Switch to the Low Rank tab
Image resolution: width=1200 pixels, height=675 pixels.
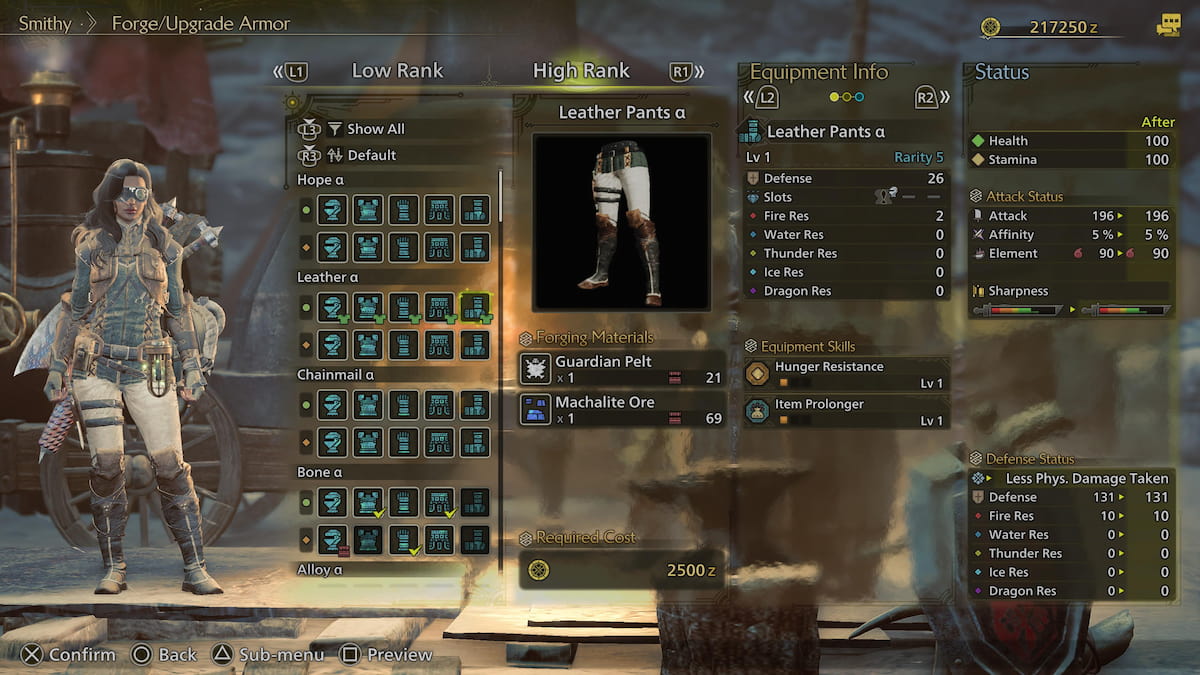[396, 71]
